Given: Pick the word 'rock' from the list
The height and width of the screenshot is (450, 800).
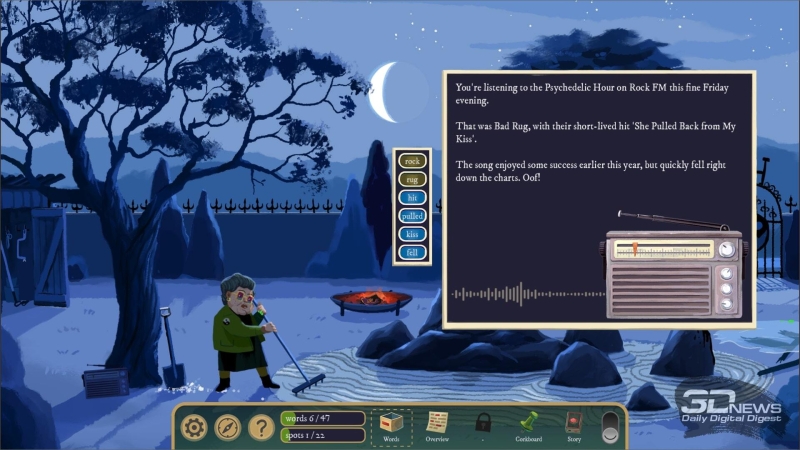Looking at the screenshot, I should [x=412, y=160].
